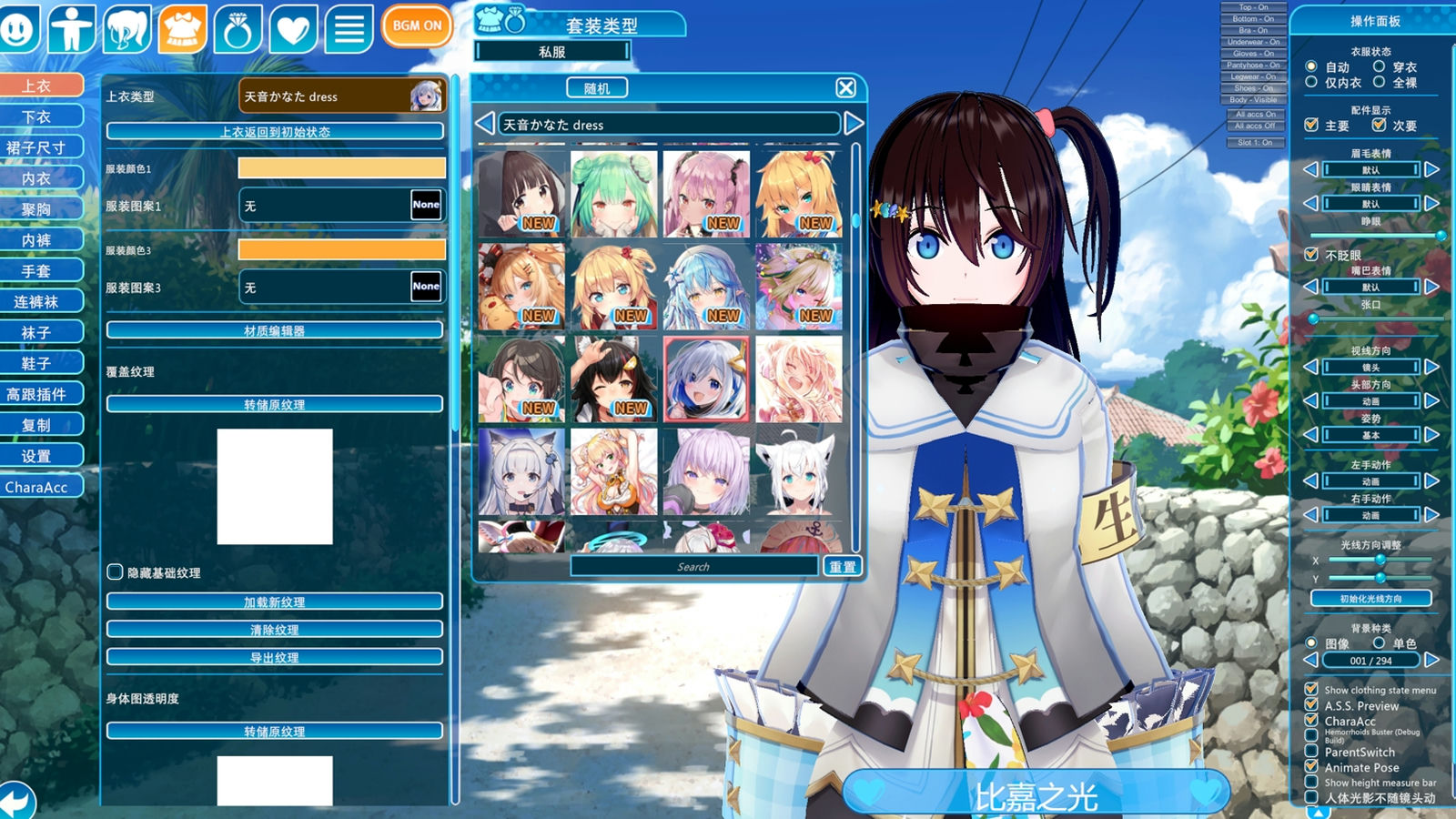This screenshot has width=1456, height=819.
Task: Click the 随机 random button
Action: tap(597, 88)
